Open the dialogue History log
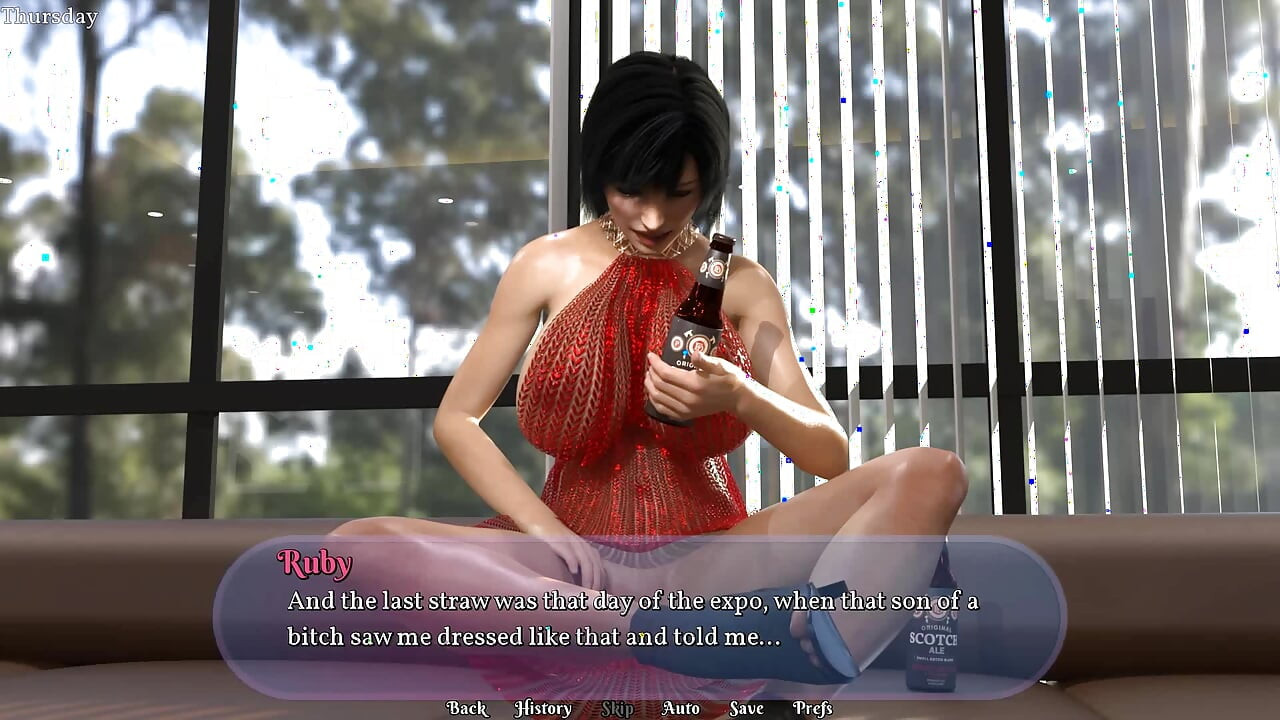Image resolution: width=1280 pixels, height=720 pixels. coord(542,708)
